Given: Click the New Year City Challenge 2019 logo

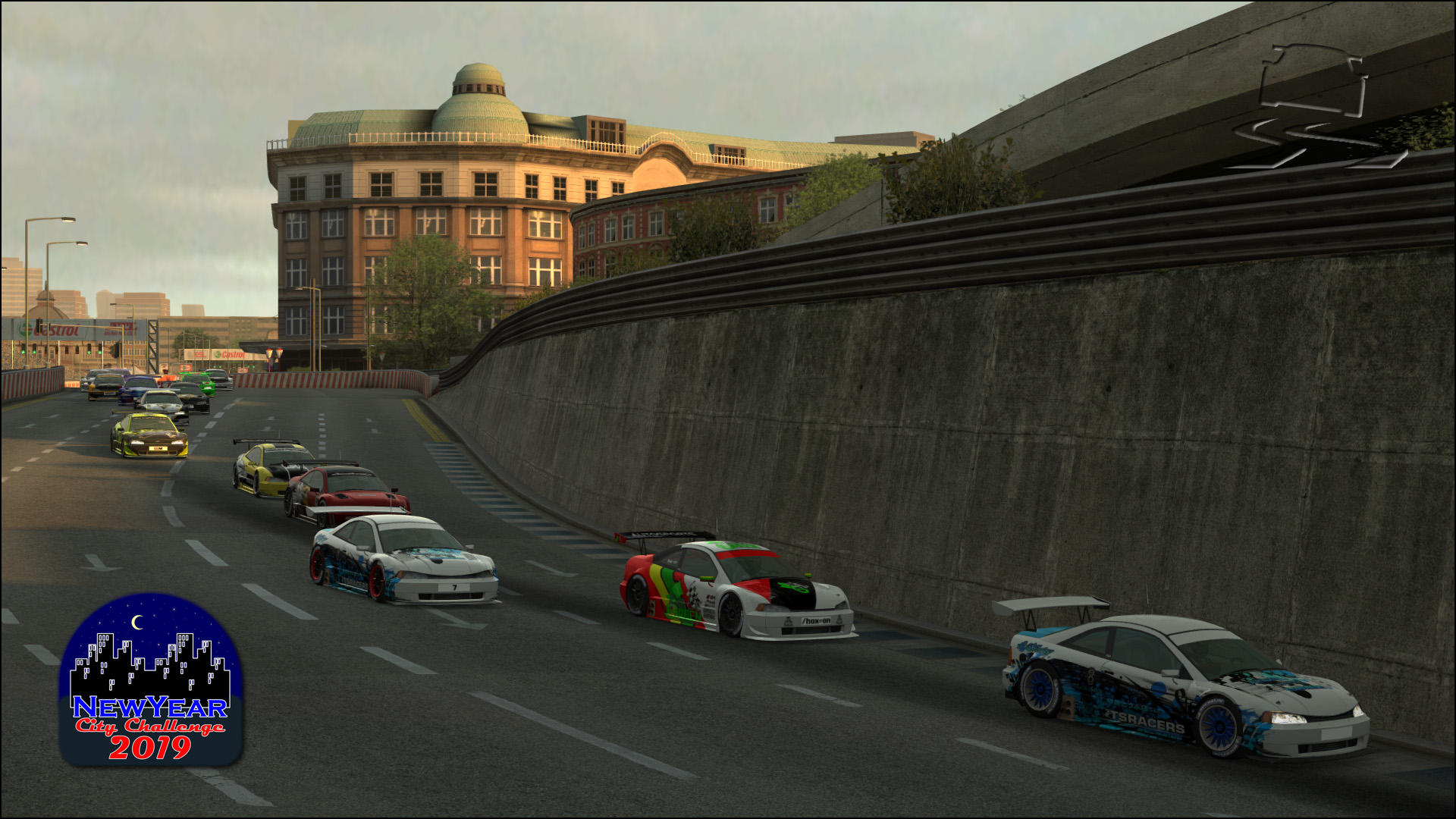Looking at the screenshot, I should pos(150,680).
